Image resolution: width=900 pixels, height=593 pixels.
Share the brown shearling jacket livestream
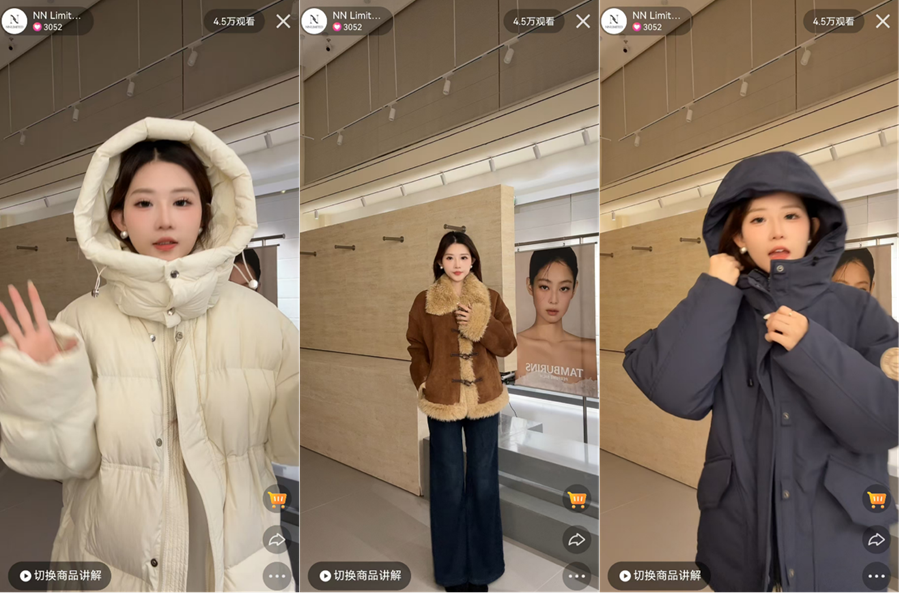pyautogui.click(x=577, y=540)
